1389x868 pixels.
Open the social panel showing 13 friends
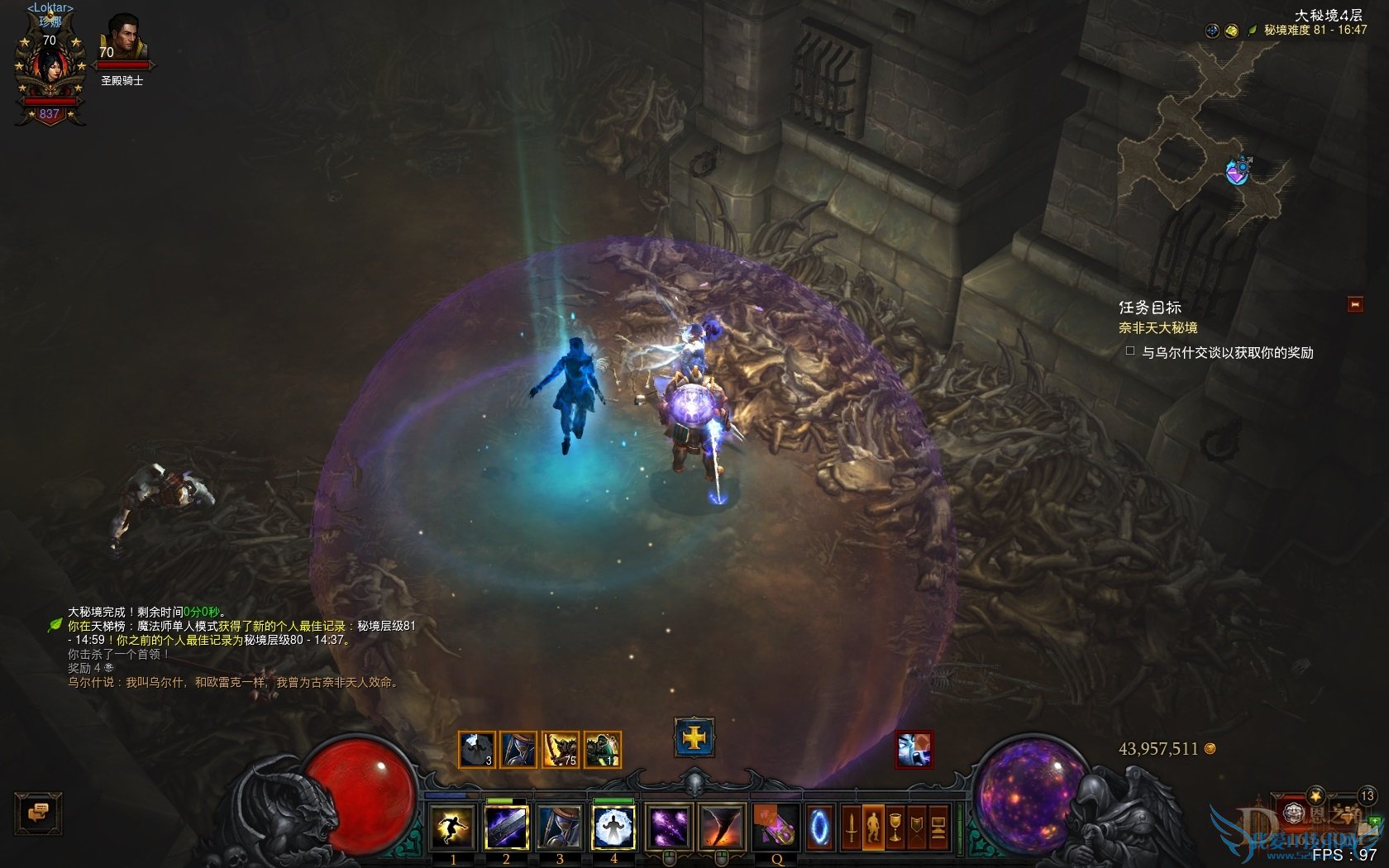pos(1366,796)
